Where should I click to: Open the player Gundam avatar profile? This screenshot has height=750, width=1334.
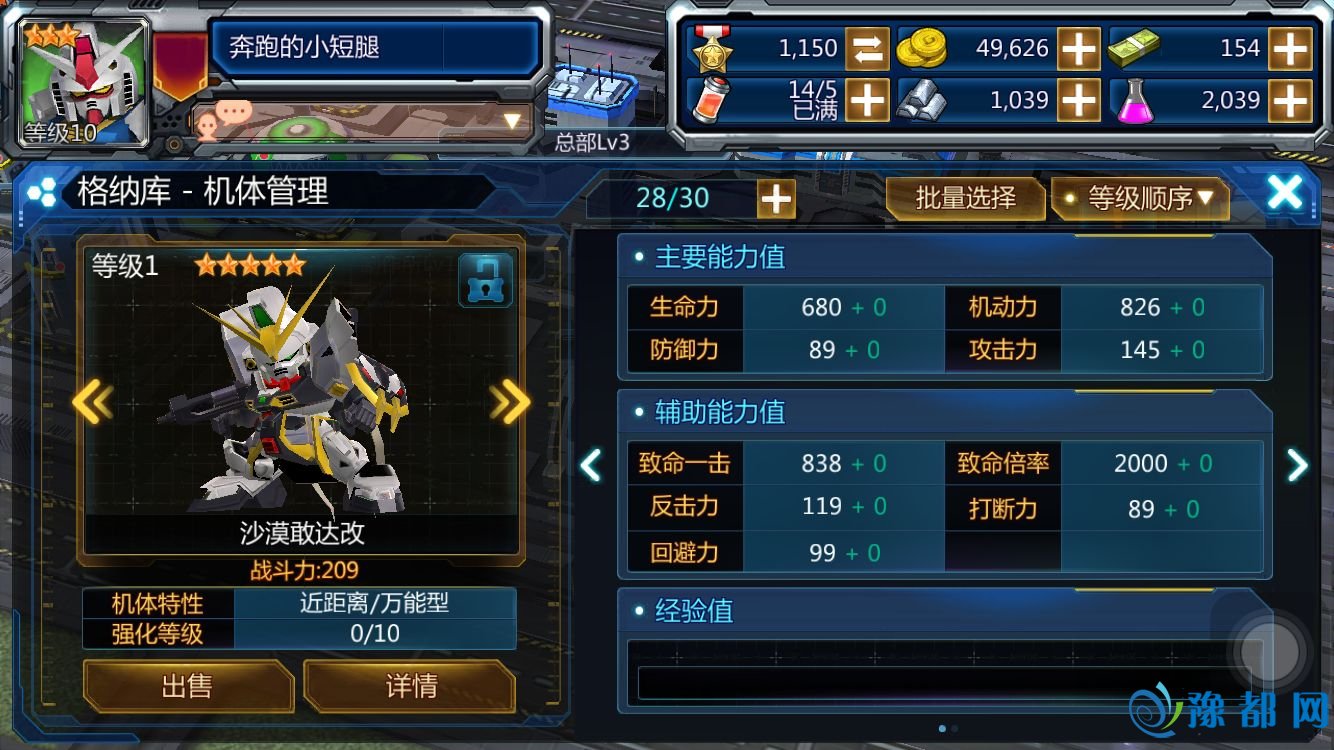tap(85, 82)
